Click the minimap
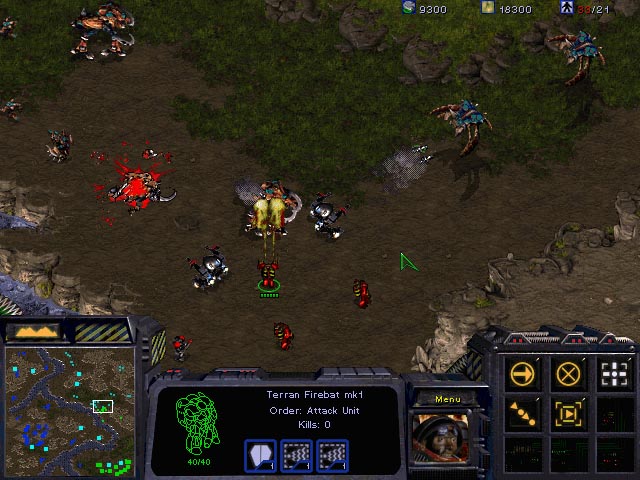This screenshot has height=480, width=640. pyautogui.click(x=68, y=410)
